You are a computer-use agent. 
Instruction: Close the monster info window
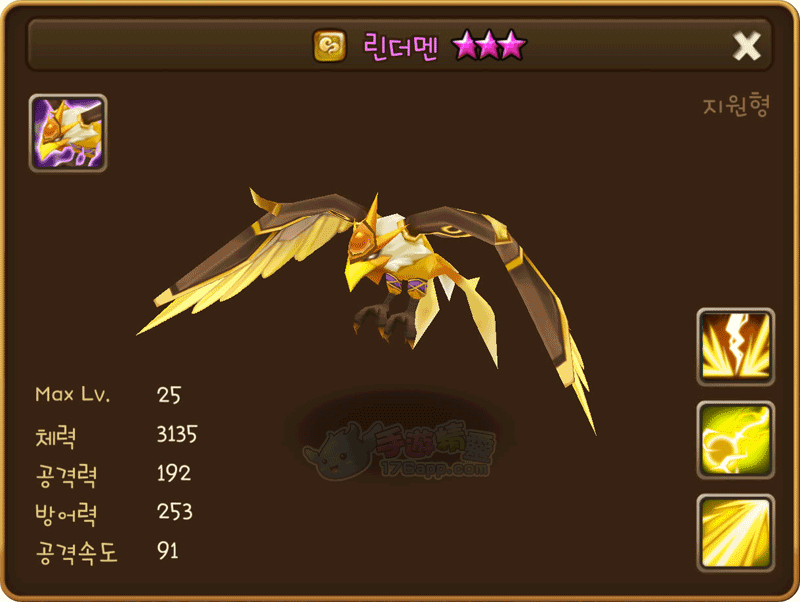pos(746,45)
